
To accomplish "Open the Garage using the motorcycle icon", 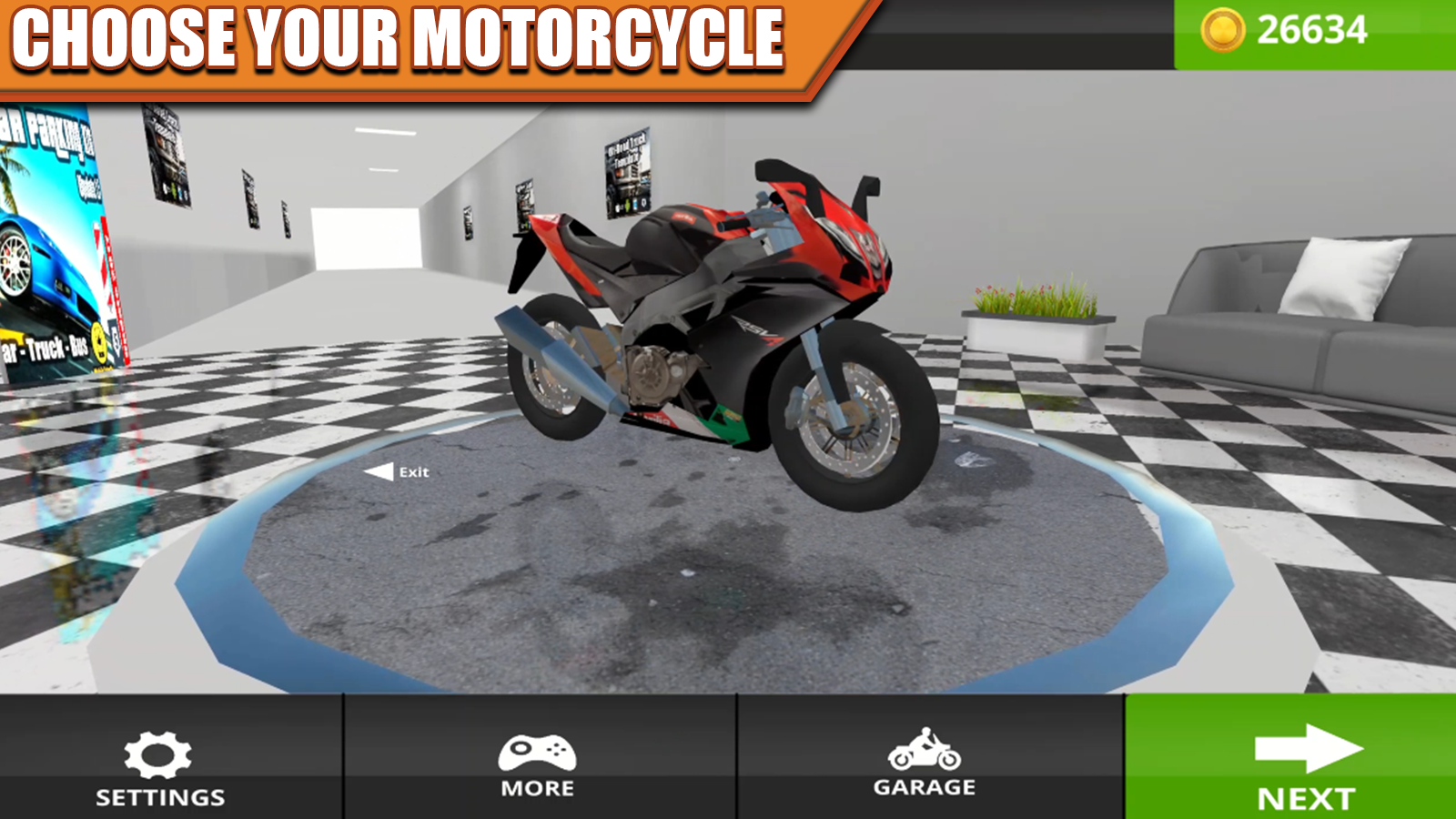I will click(x=926, y=750).
